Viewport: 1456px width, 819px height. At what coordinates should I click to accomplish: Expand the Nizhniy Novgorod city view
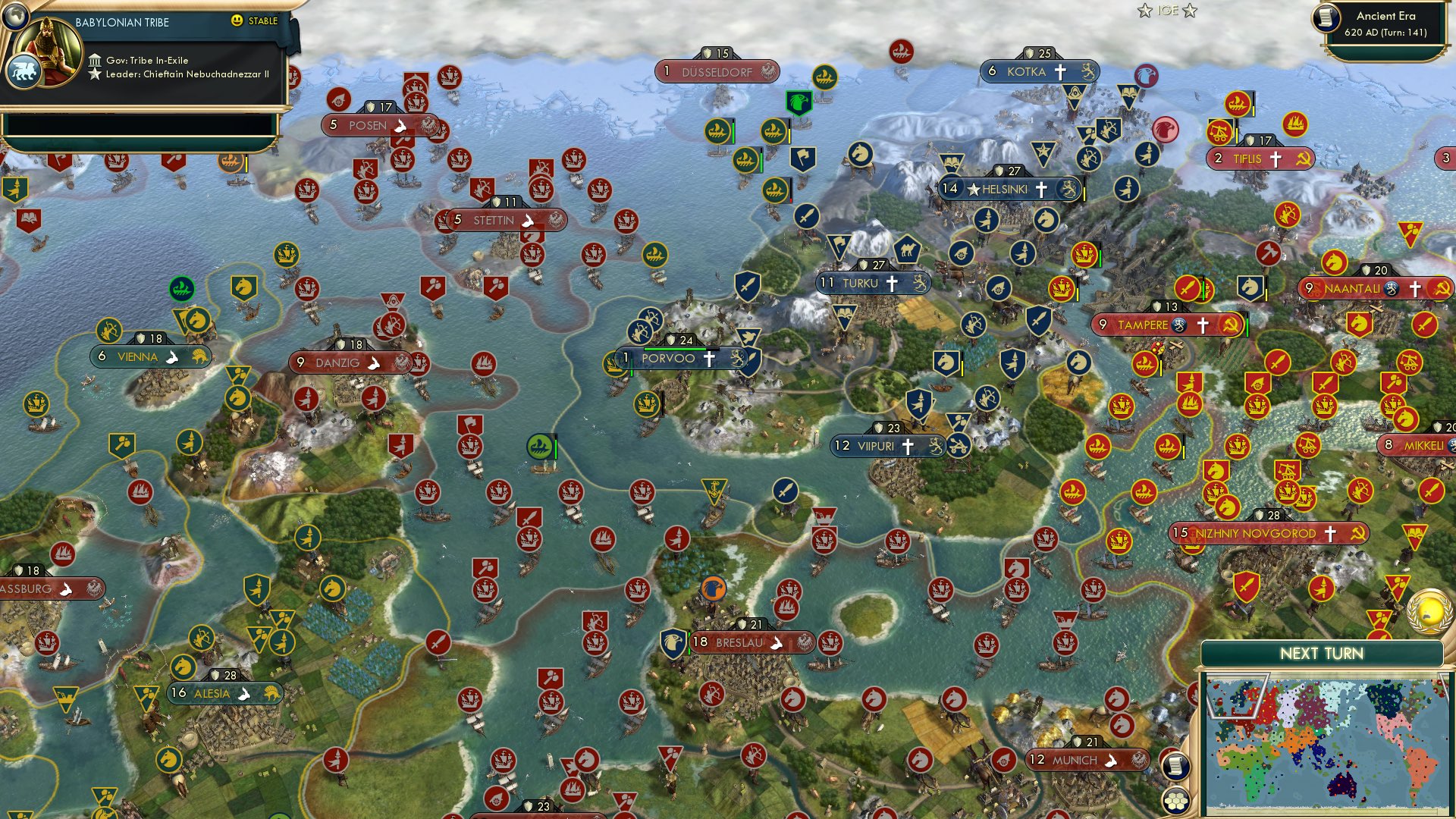(x=1270, y=533)
